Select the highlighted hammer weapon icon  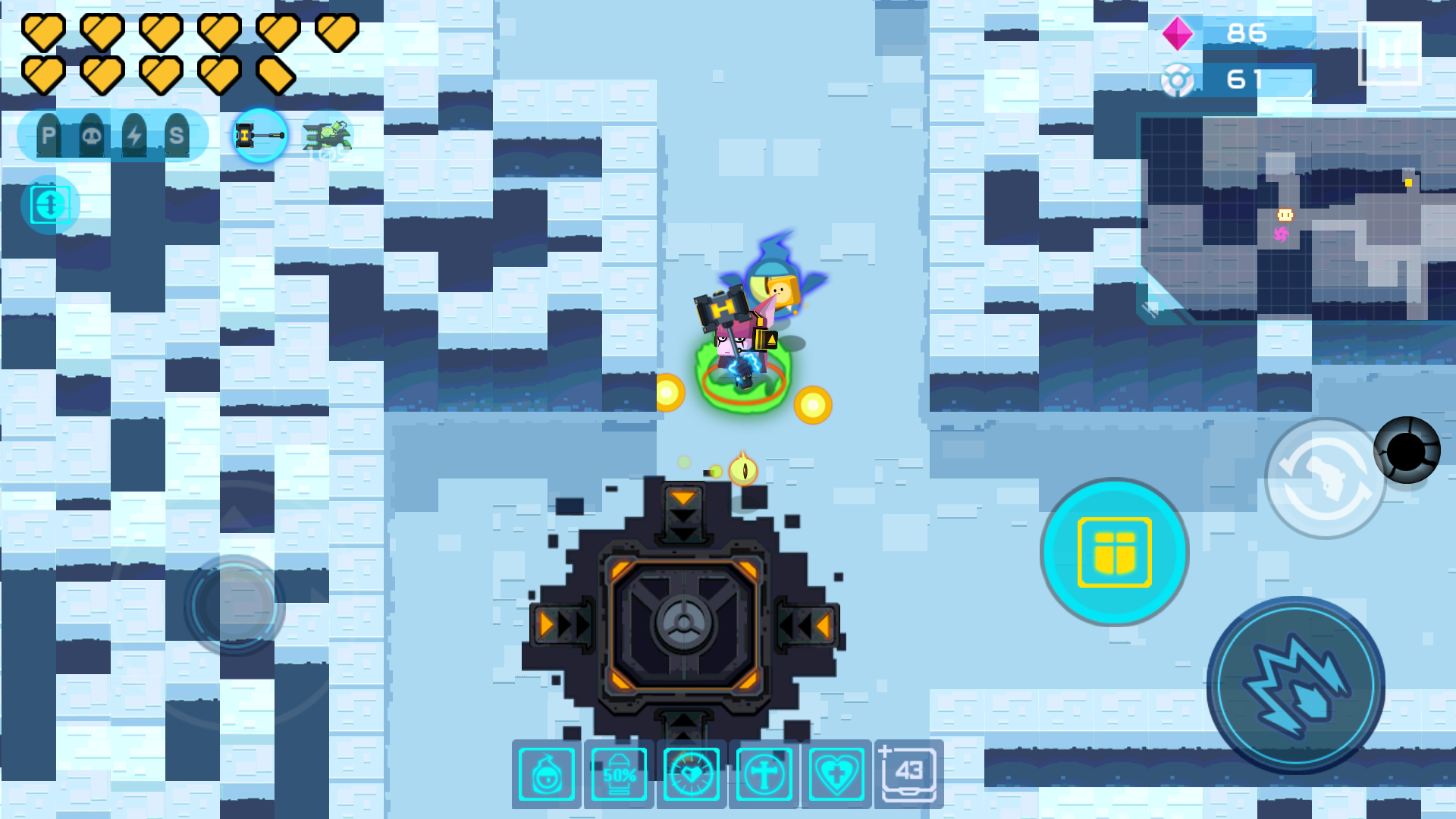[260, 135]
